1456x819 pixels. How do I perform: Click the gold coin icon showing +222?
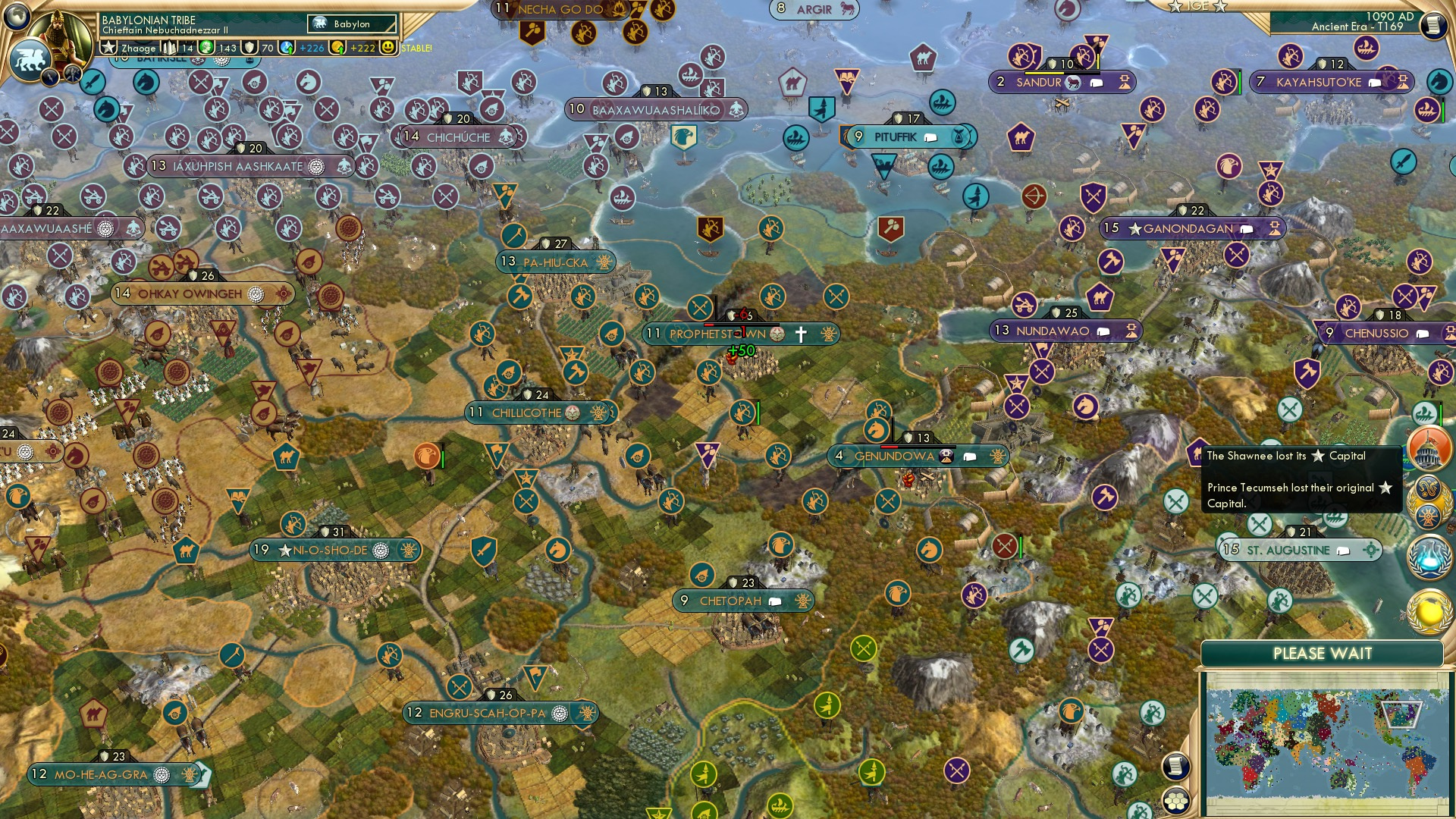[x=337, y=48]
